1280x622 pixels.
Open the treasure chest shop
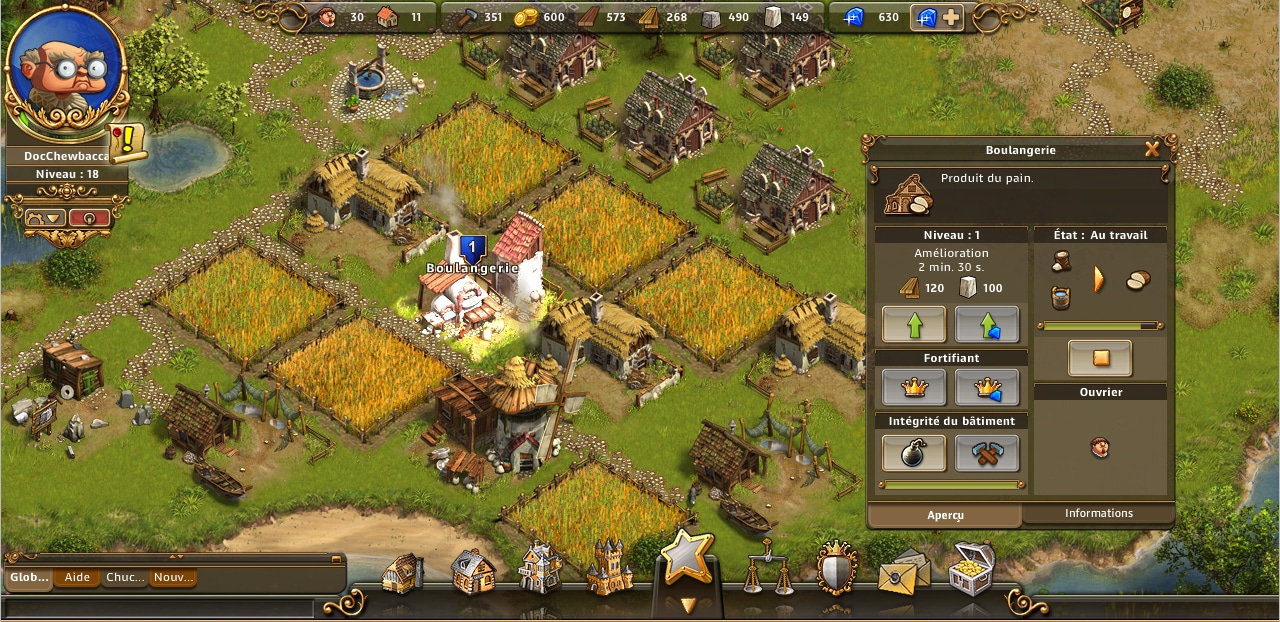[970, 568]
